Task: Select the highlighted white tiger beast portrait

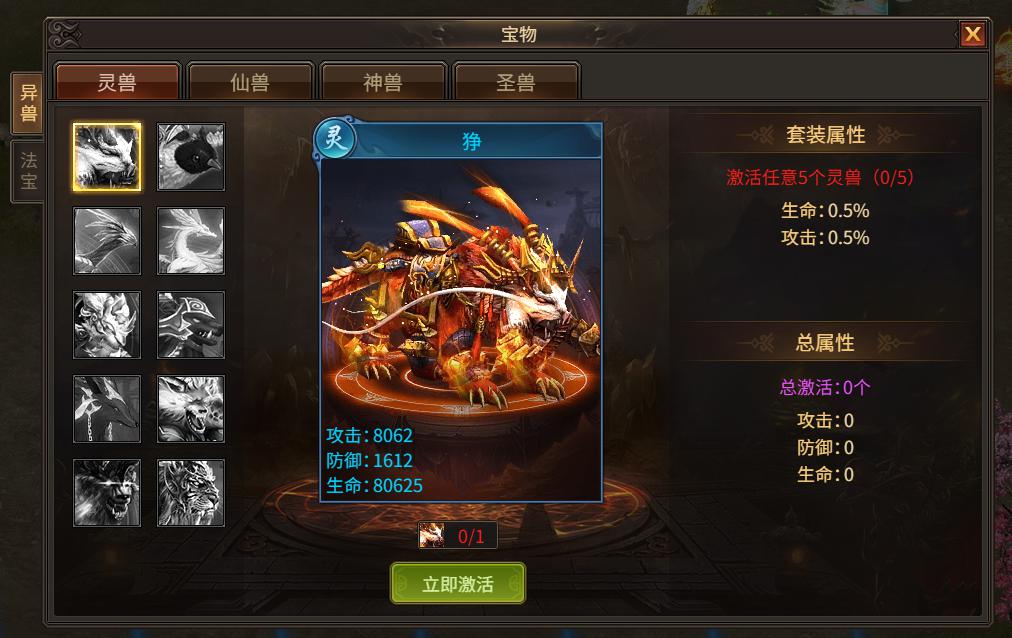Action: pyautogui.click(x=107, y=157)
